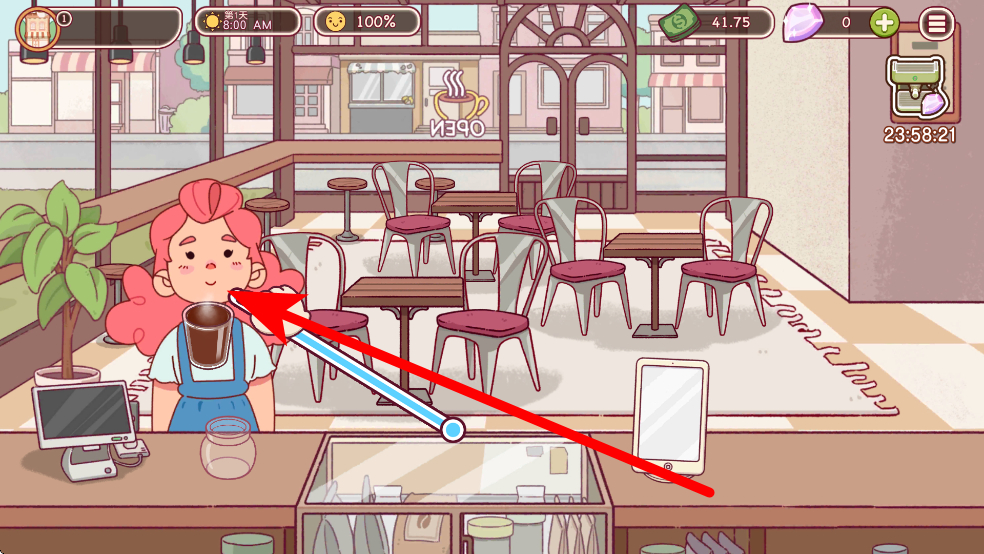Open the cafe shop level avatar
Viewport: 984px width, 554px height.
tap(38, 26)
